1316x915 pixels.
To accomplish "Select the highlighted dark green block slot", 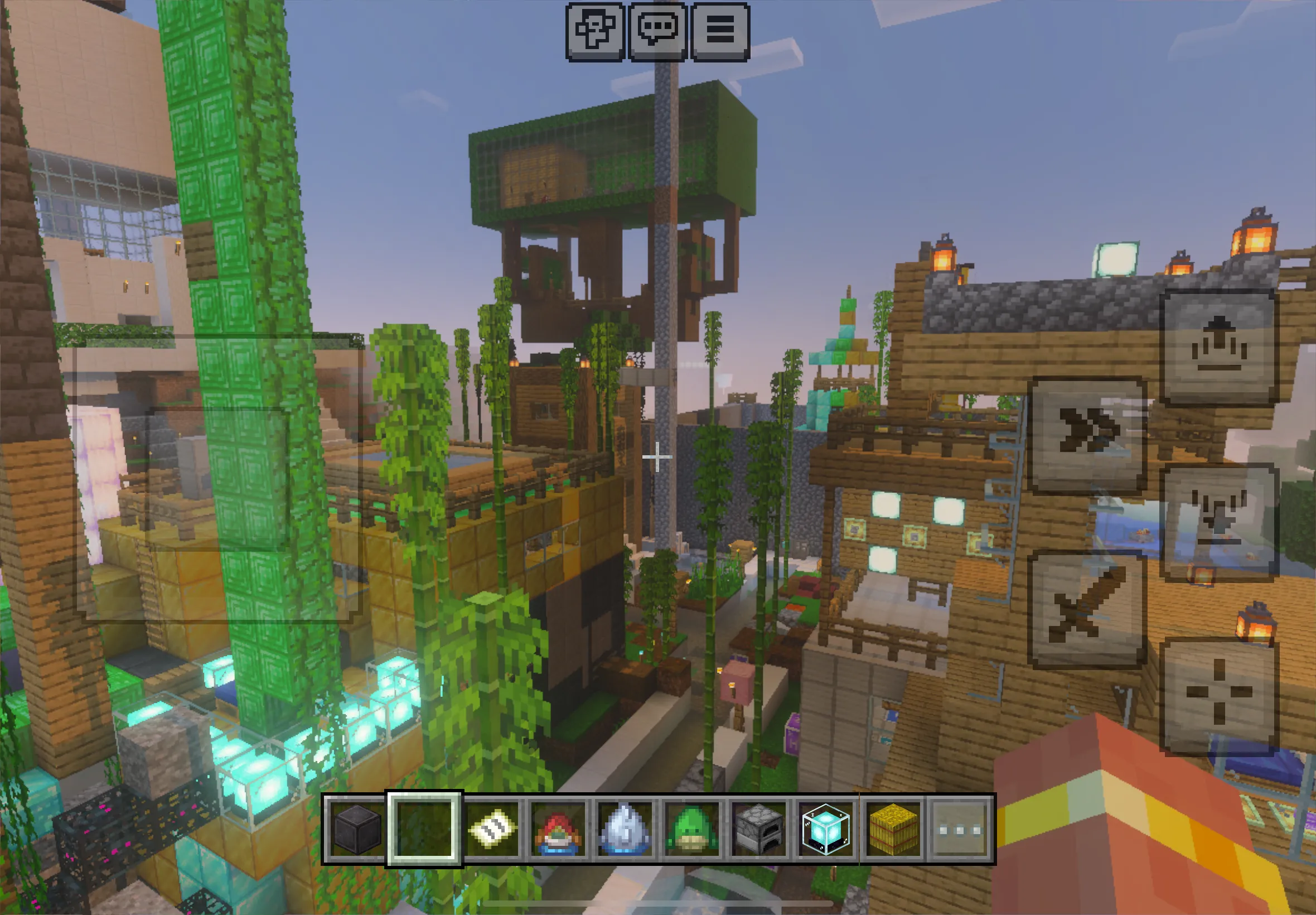I will click(424, 829).
